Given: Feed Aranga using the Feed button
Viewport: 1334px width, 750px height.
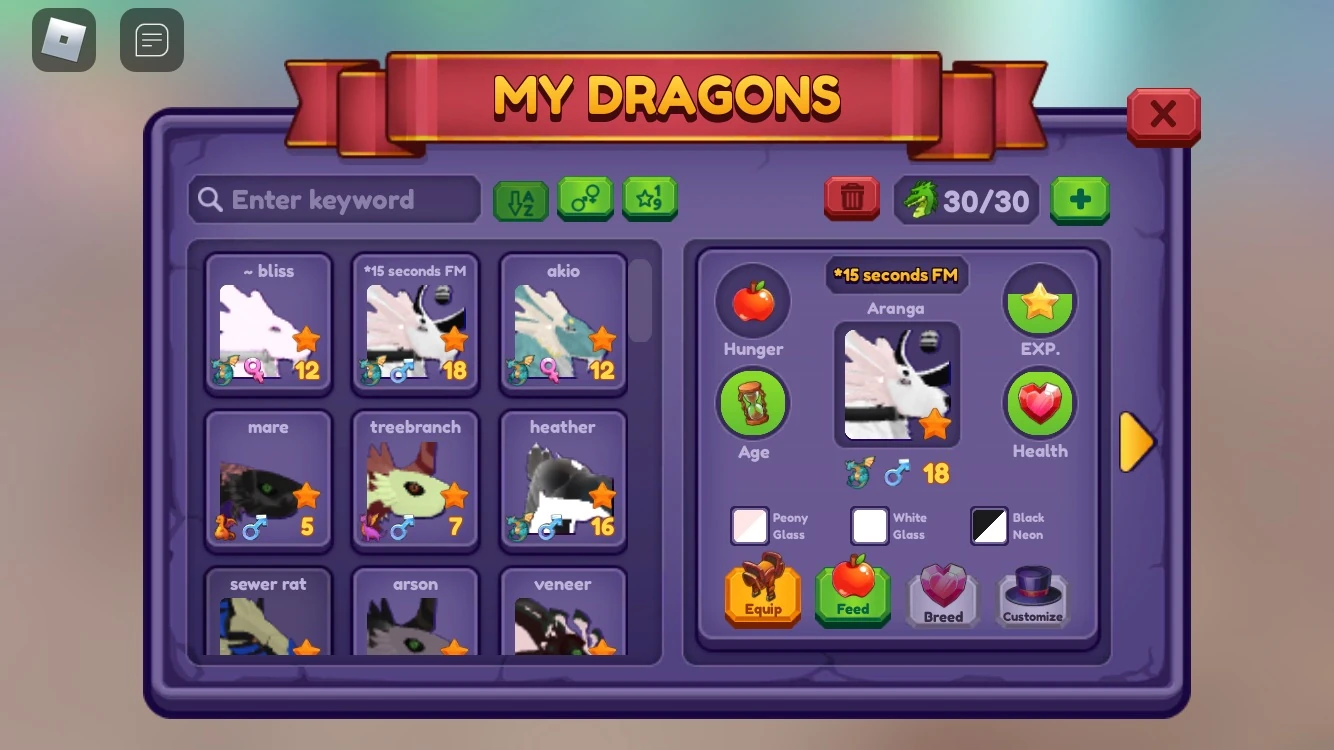Looking at the screenshot, I should pos(852,592).
